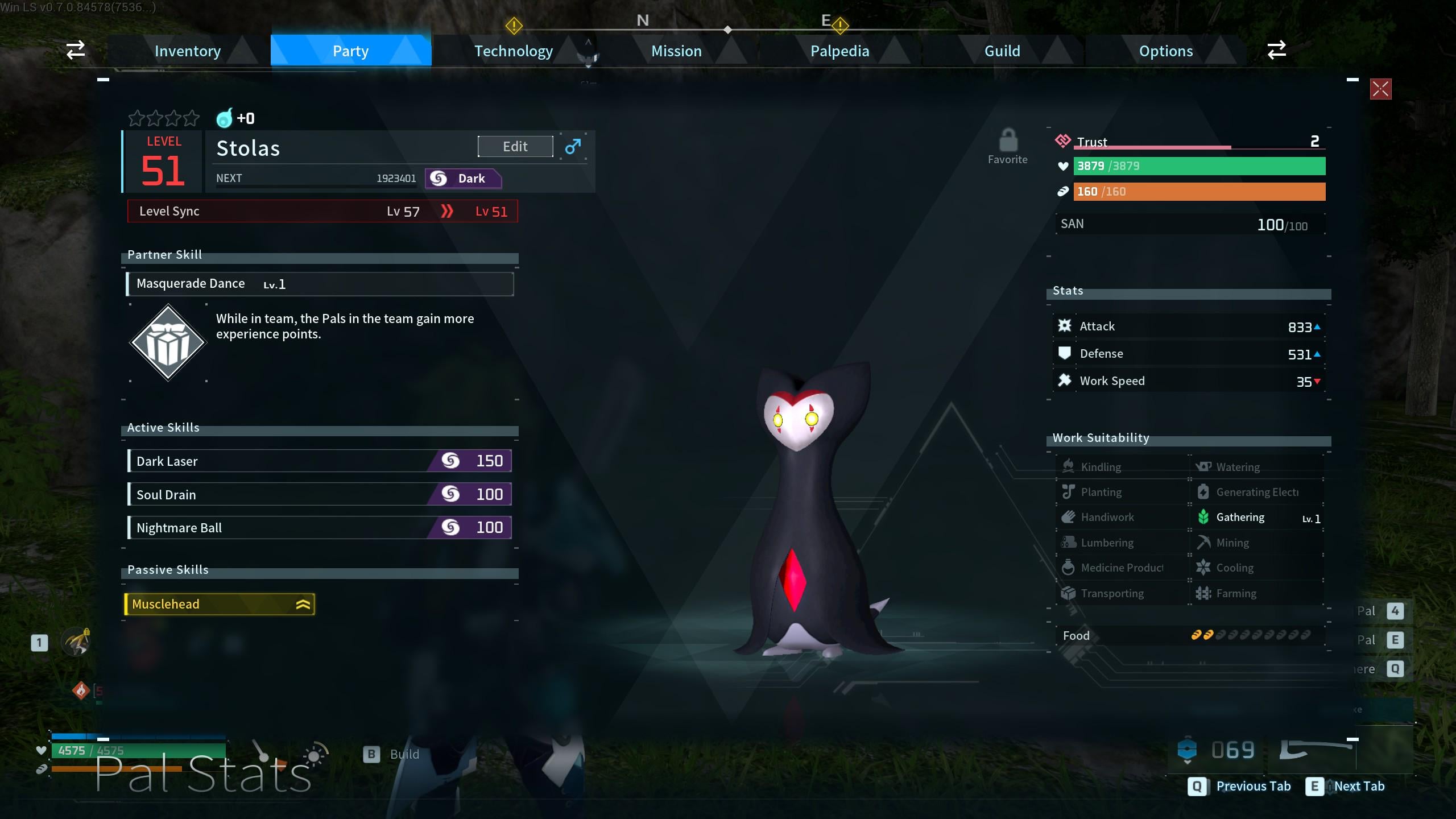Choose the Soul Drain skill row
Screen dimensions: 1456x819
[320, 494]
